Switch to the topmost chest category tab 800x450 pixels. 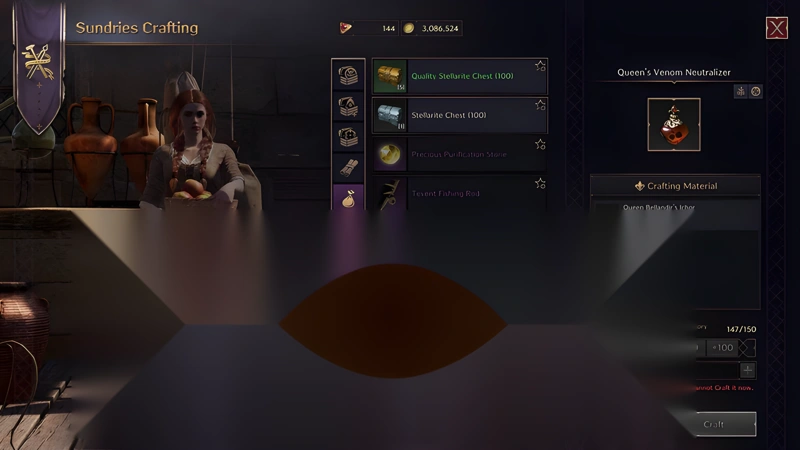348,76
